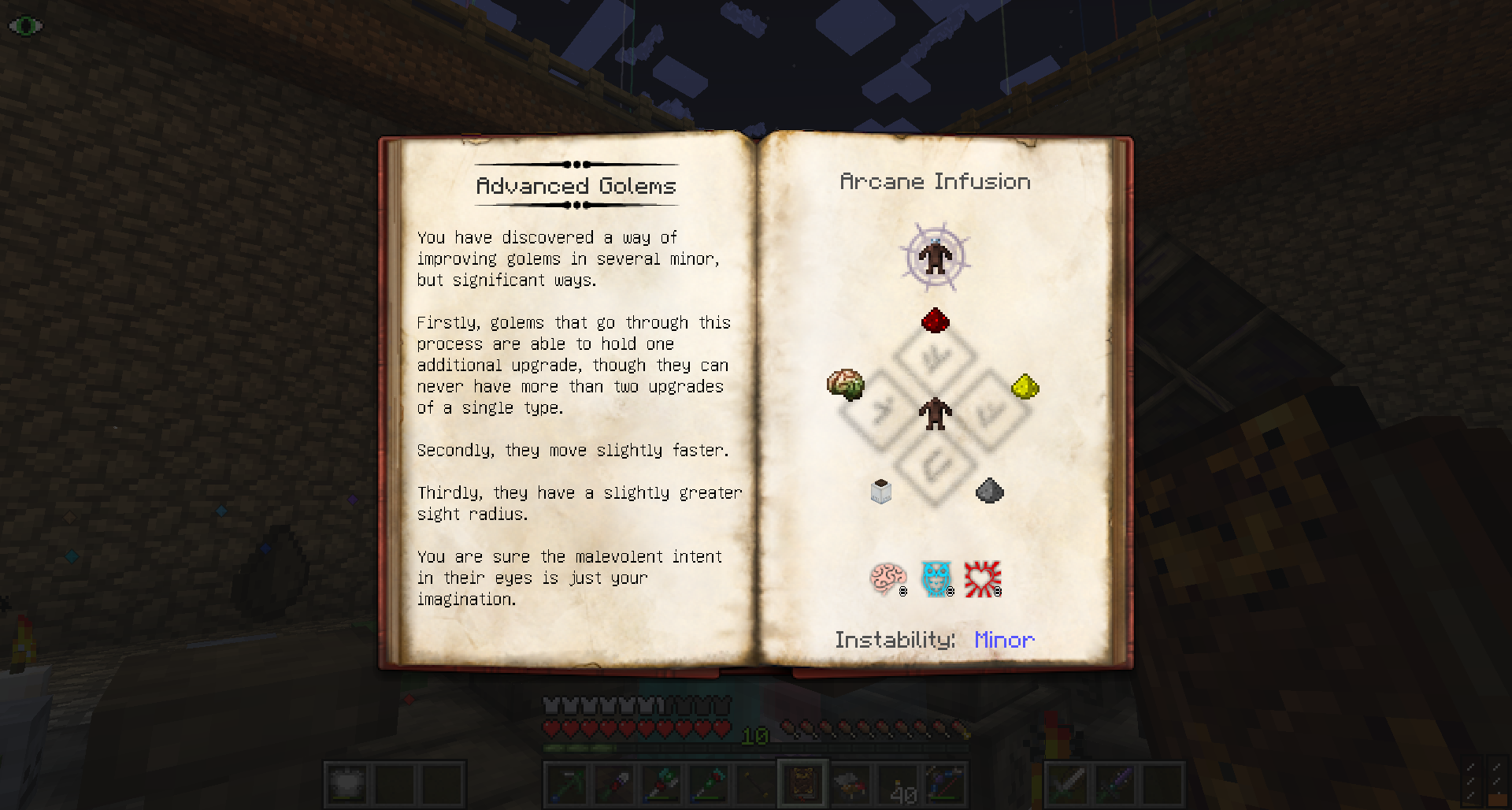Choose the yellow glowstone dust ingredient
1512x810 pixels.
coord(1025,386)
